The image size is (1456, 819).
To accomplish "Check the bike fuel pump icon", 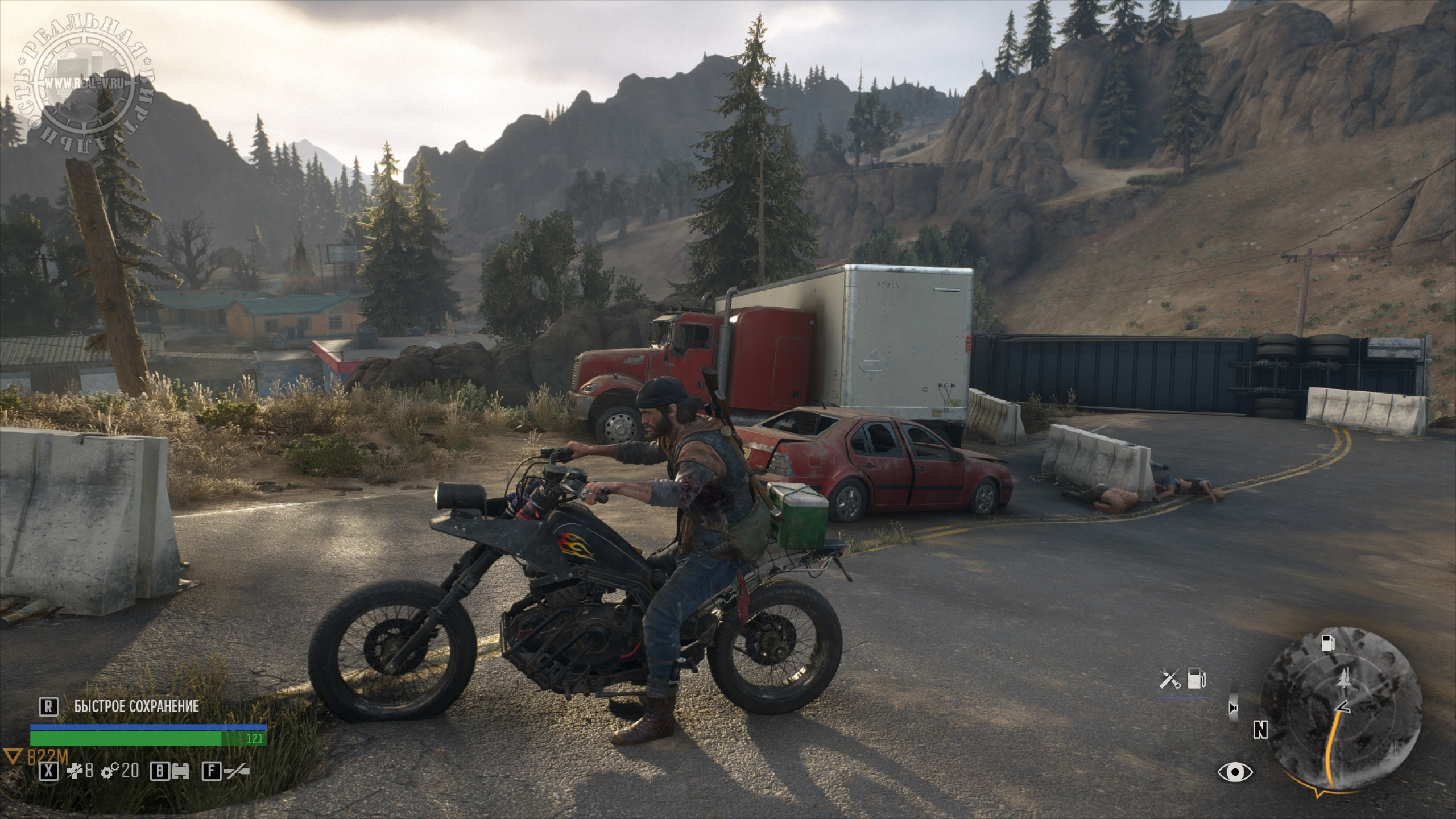I will [x=1196, y=679].
